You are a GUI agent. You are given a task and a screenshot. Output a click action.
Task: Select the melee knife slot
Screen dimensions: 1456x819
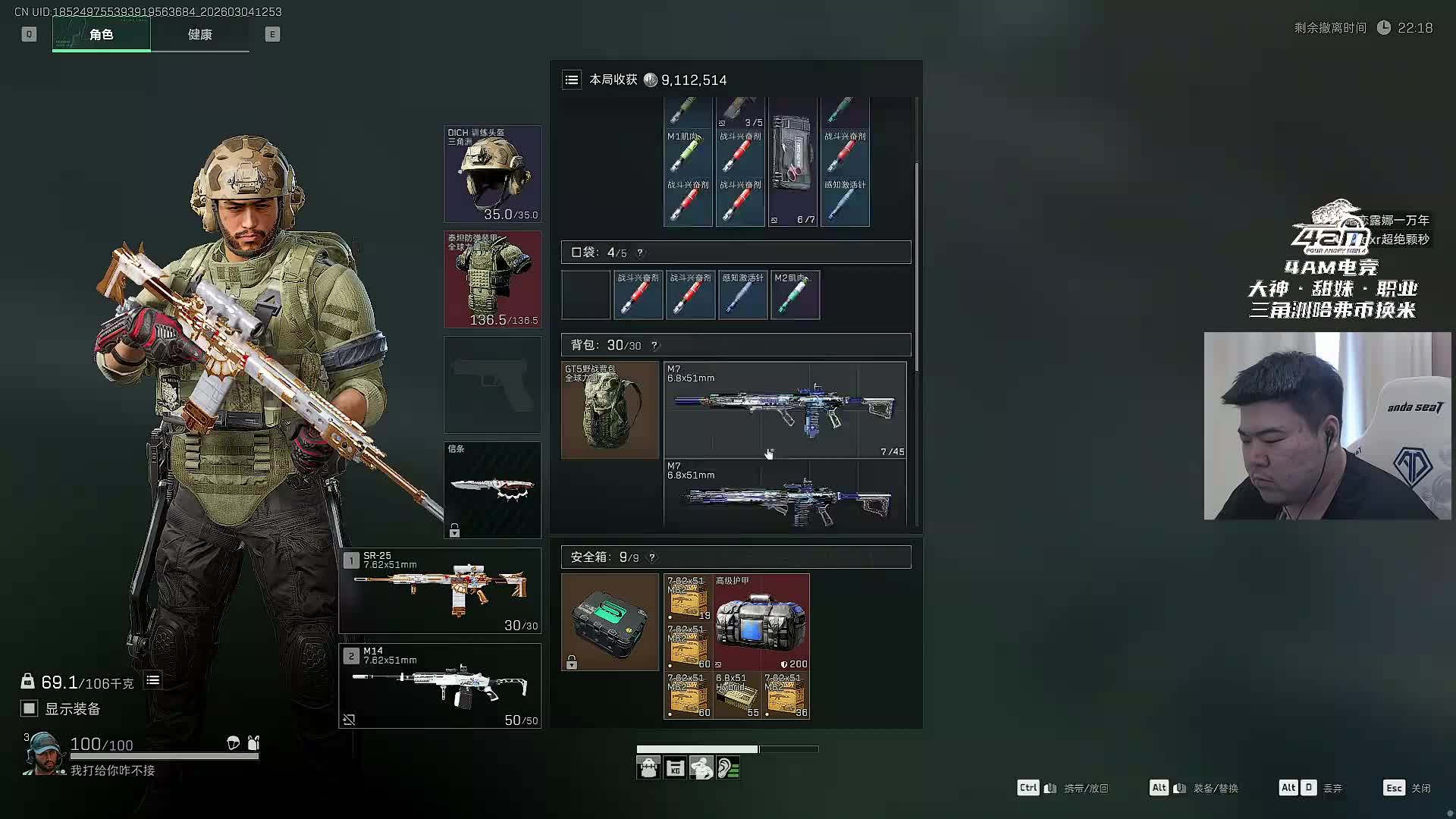pyautogui.click(x=492, y=490)
